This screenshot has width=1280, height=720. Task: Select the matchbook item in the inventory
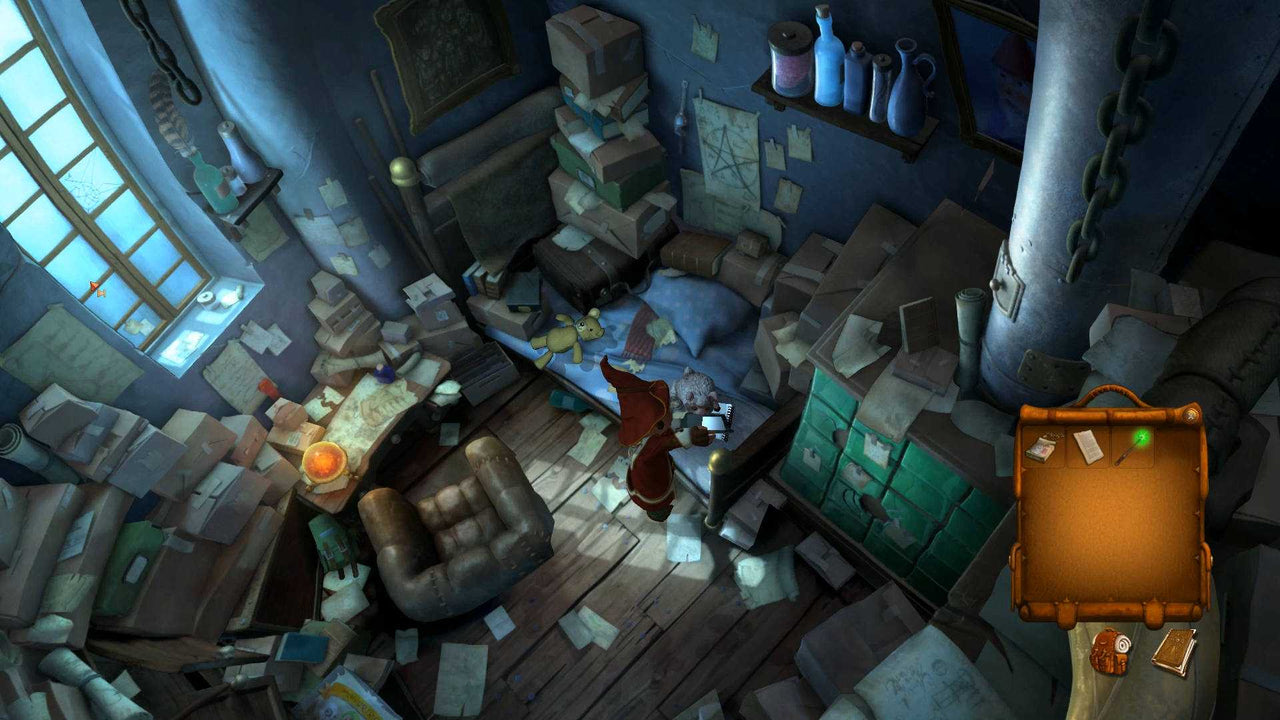1042,447
